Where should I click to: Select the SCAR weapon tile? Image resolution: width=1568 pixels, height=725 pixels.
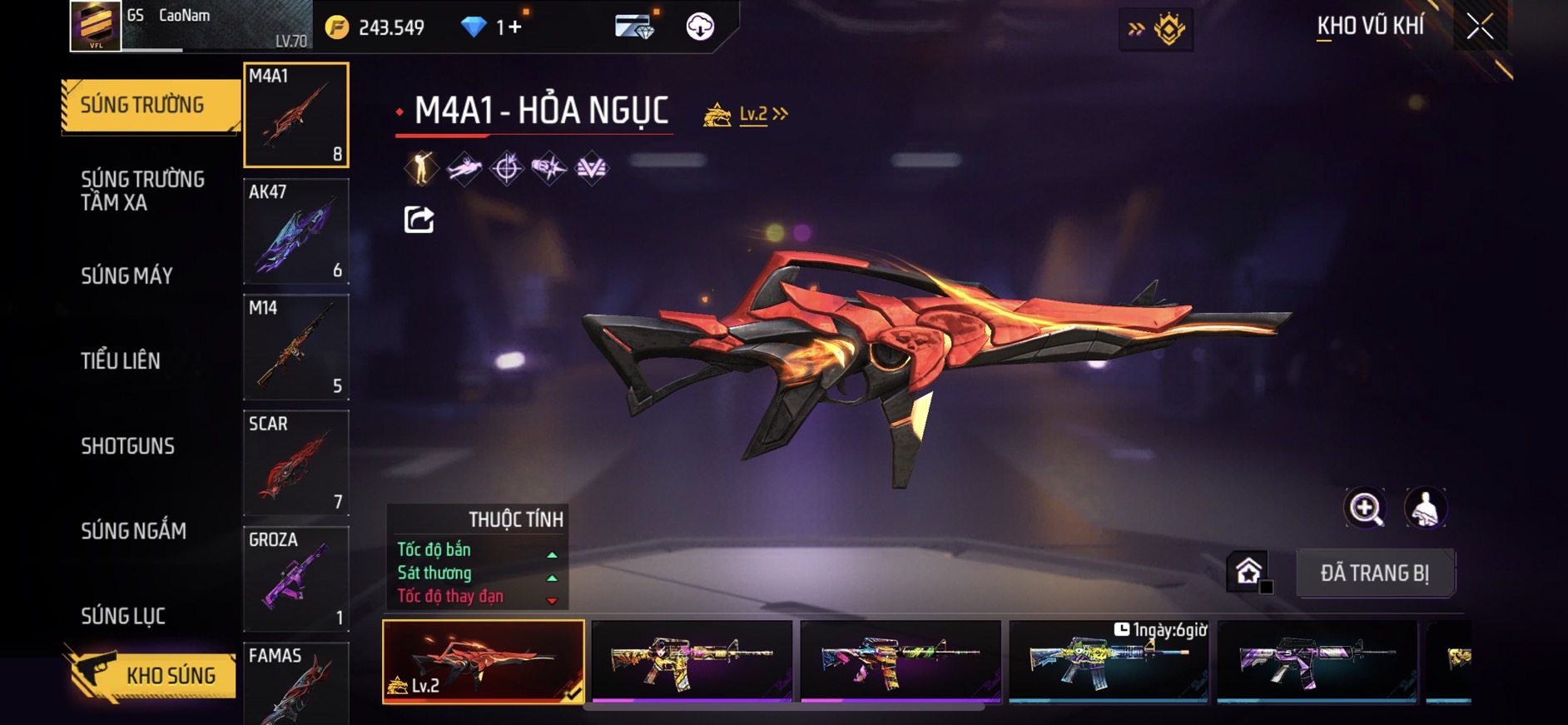tap(295, 463)
